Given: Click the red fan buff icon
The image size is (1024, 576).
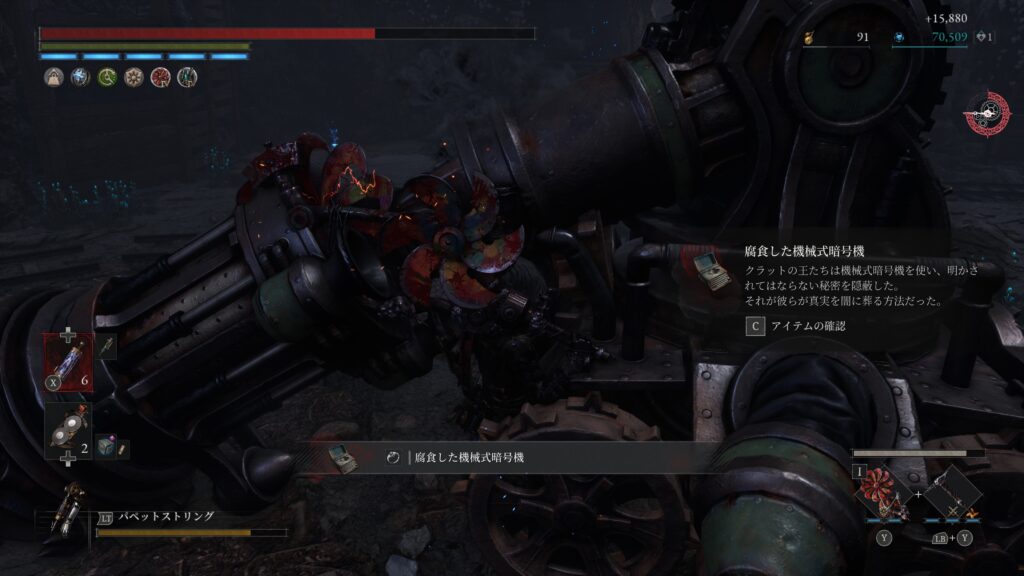Looking at the screenshot, I should pos(160,78).
